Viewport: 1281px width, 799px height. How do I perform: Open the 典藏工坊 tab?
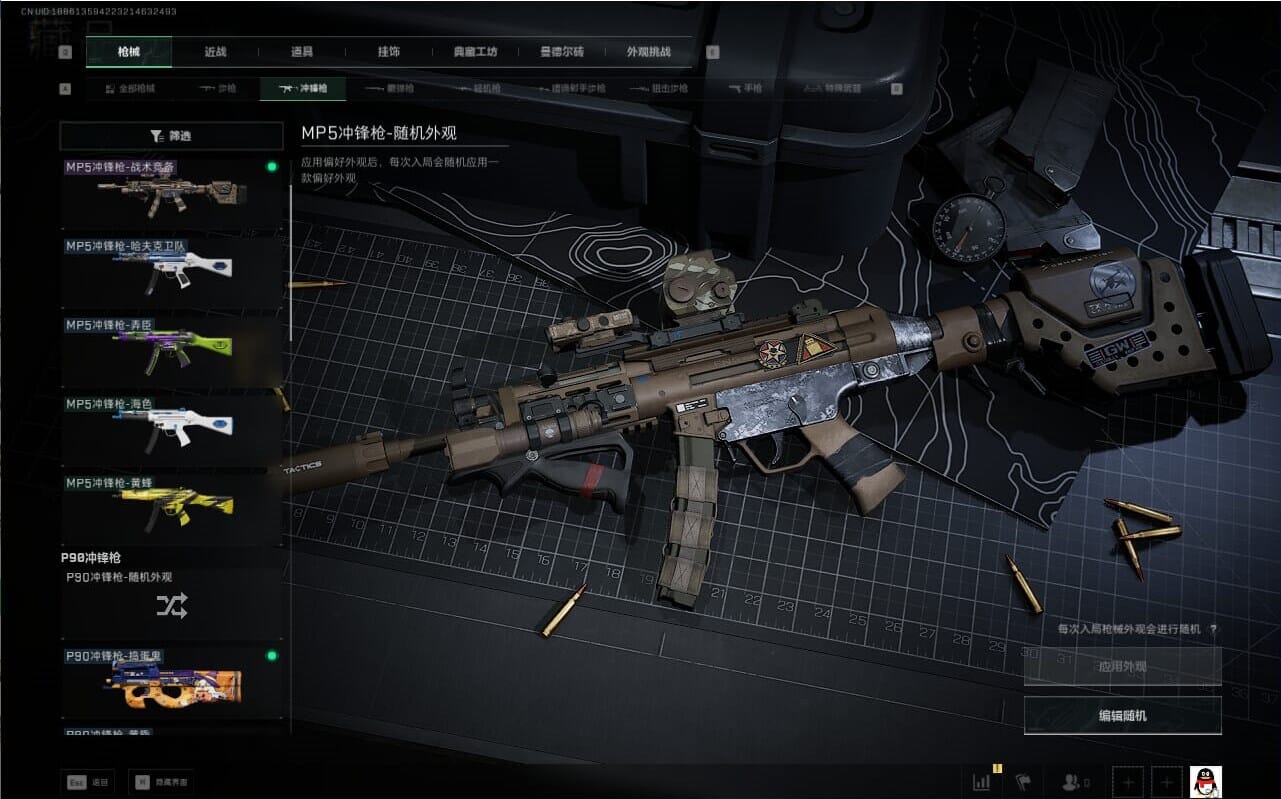tap(474, 52)
